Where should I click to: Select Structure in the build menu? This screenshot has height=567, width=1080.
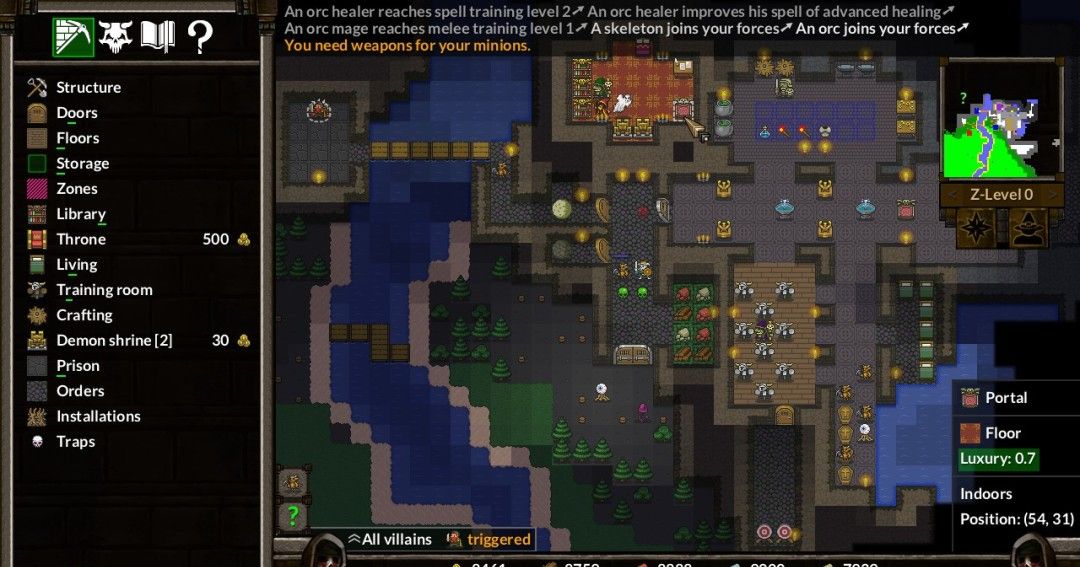[88, 87]
